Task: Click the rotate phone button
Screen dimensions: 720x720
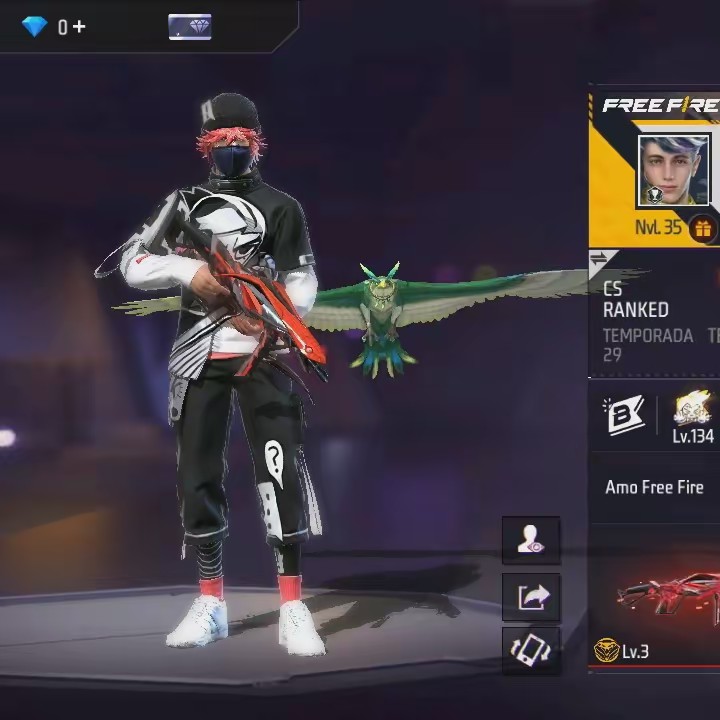Action: coord(531,651)
